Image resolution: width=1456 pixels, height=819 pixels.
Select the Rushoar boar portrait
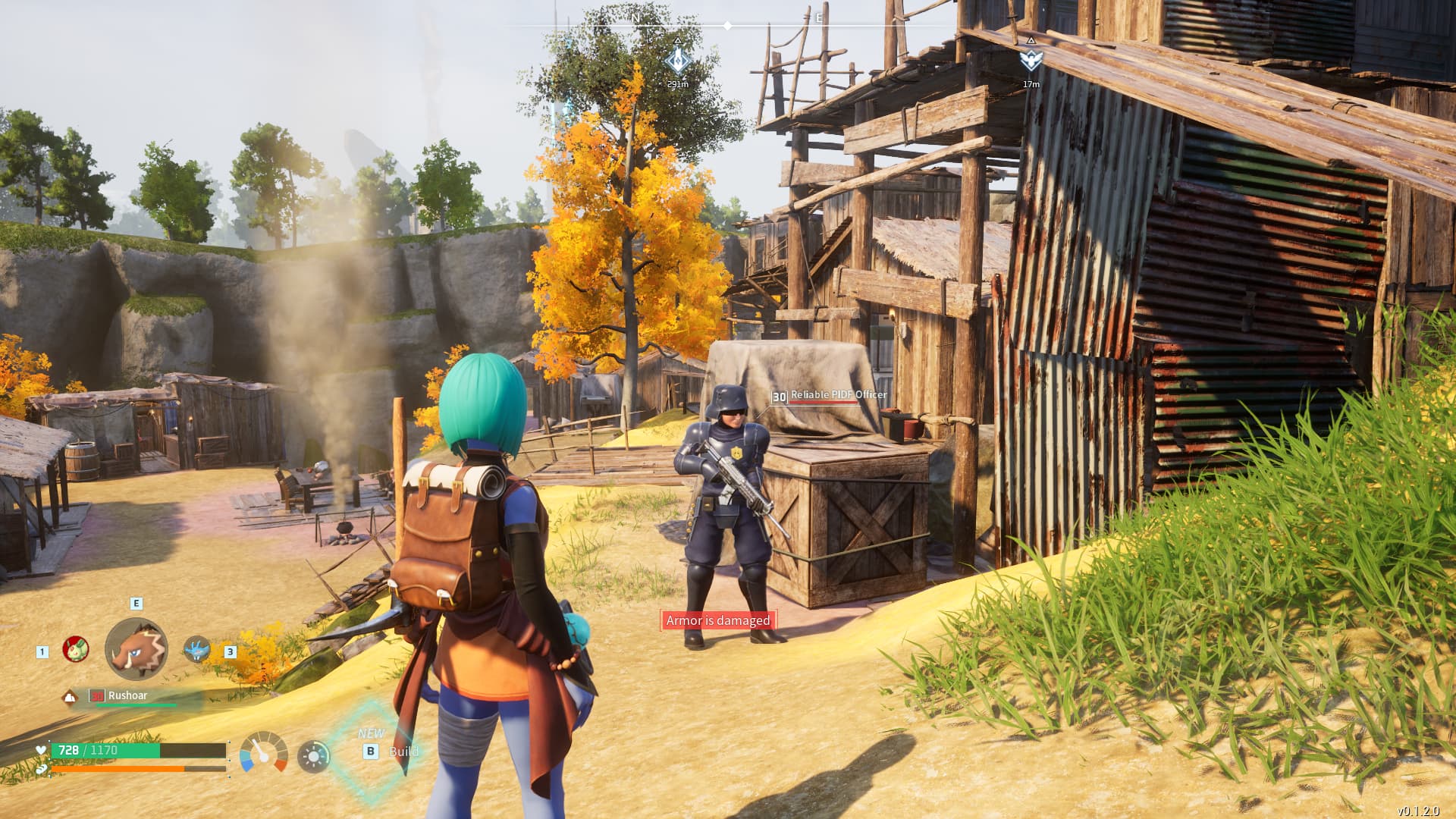(x=136, y=649)
